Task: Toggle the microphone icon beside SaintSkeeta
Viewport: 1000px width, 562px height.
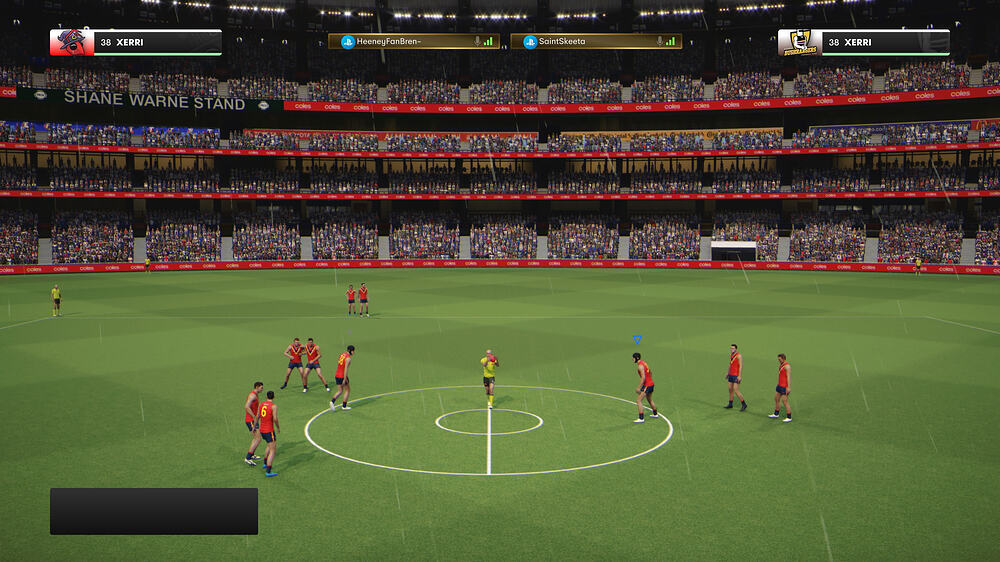Action: [x=659, y=42]
